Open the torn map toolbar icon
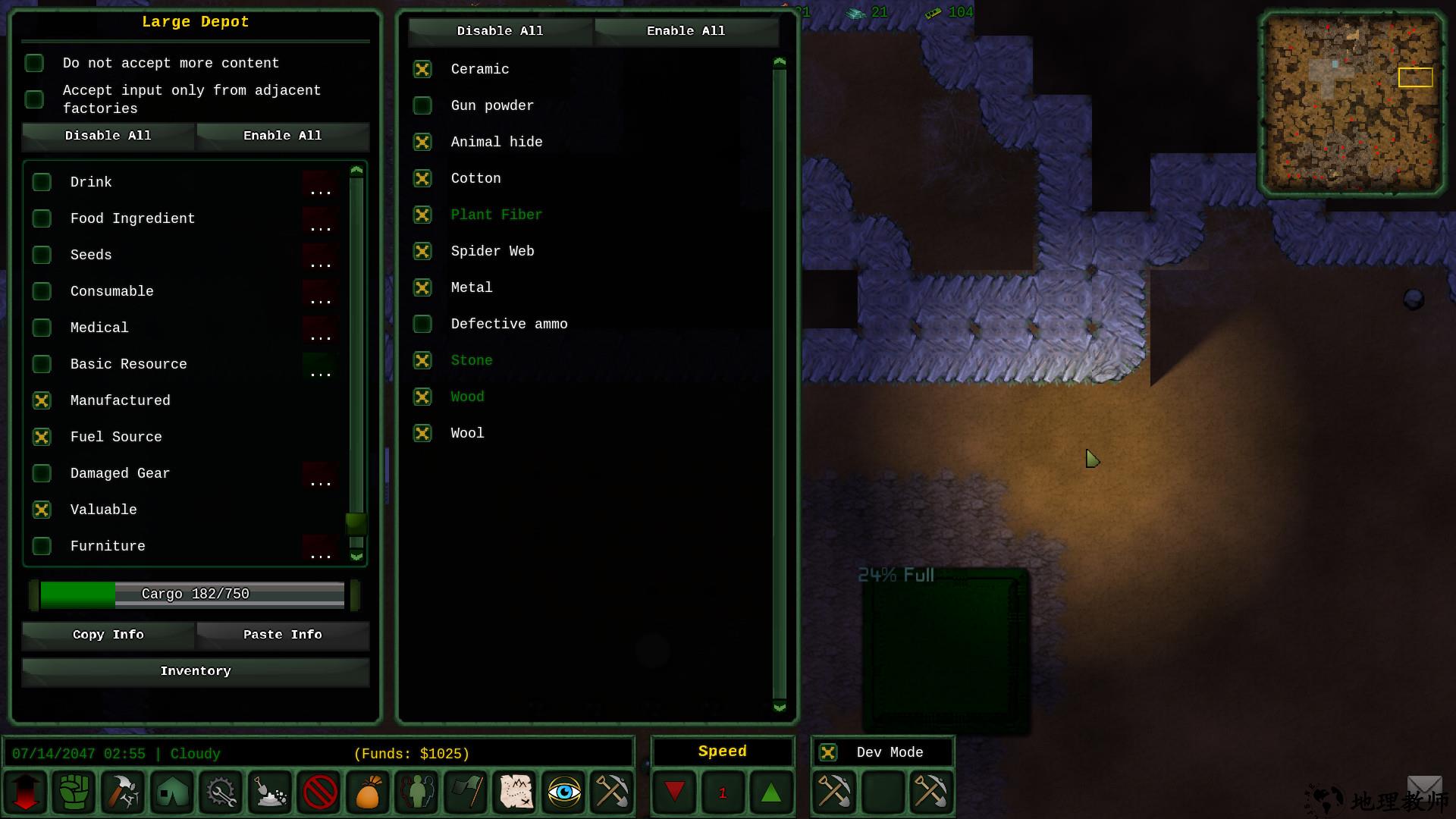The height and width of the screenshot is (819, 1456). 516,792
